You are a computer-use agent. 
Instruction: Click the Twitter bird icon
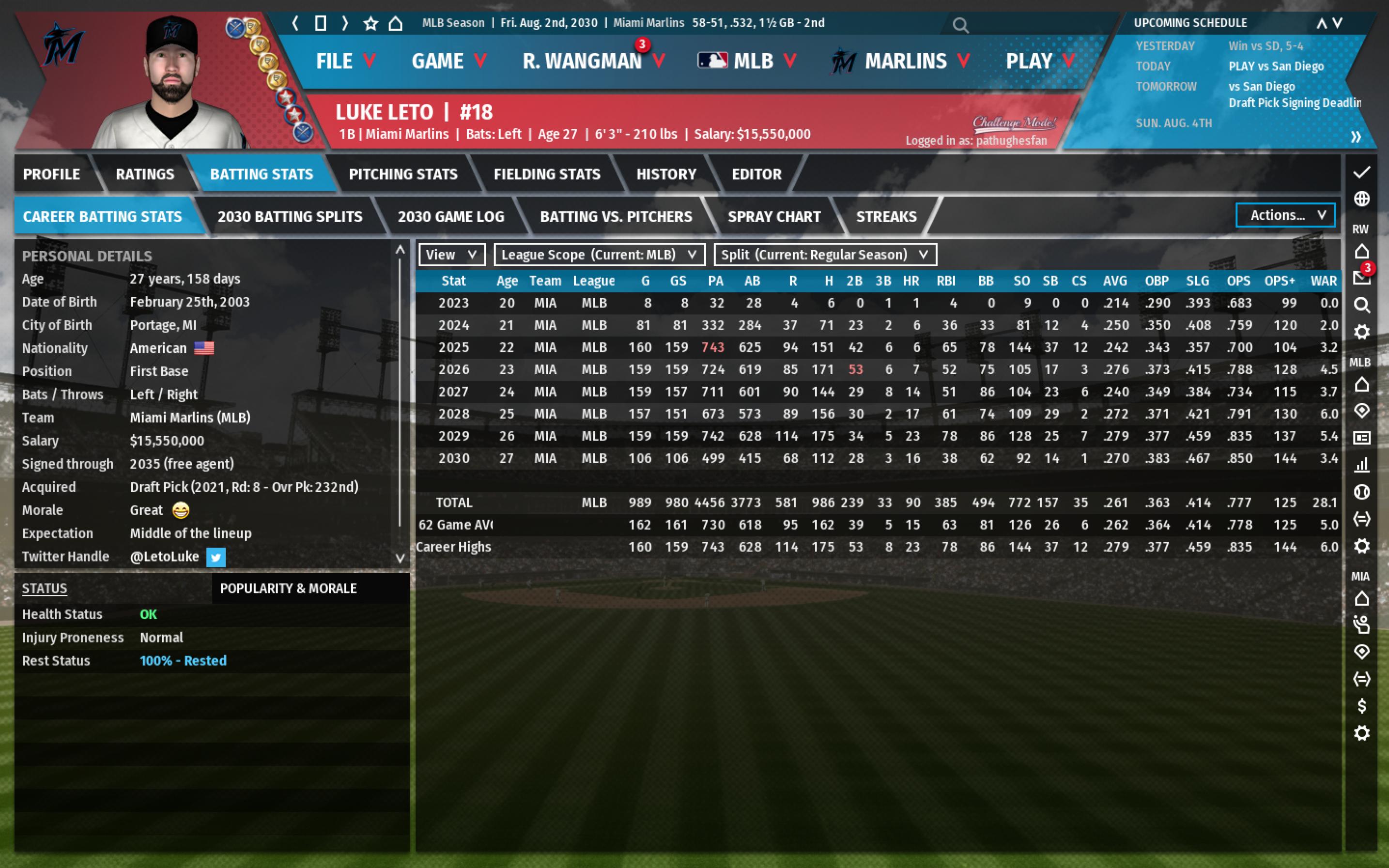click(x=216, y=557)
